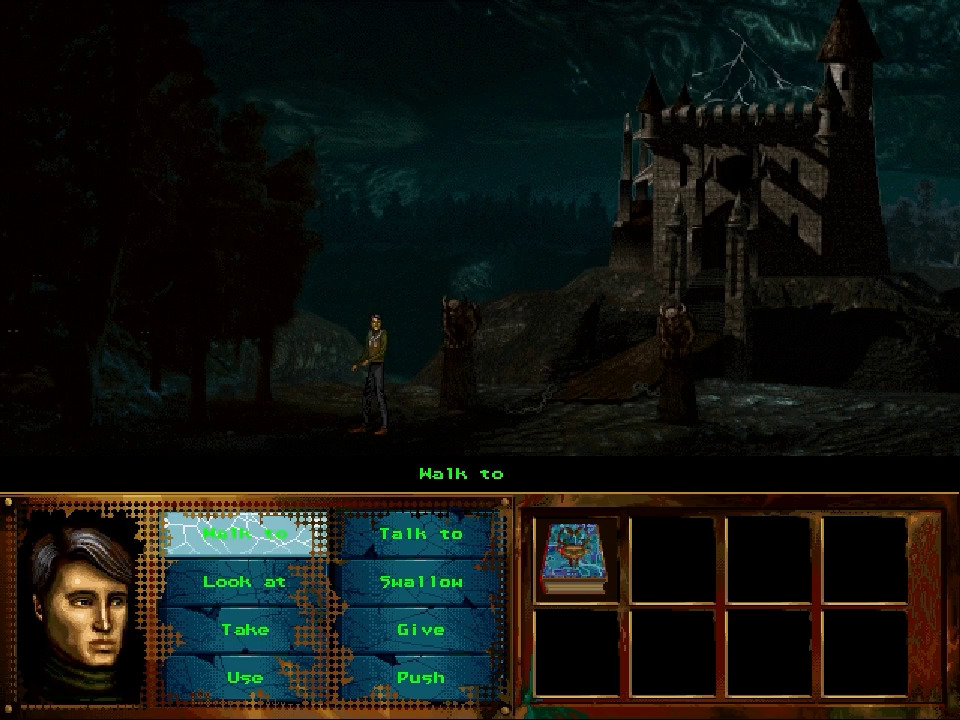Activate the Use command

(x=245, y=677)
